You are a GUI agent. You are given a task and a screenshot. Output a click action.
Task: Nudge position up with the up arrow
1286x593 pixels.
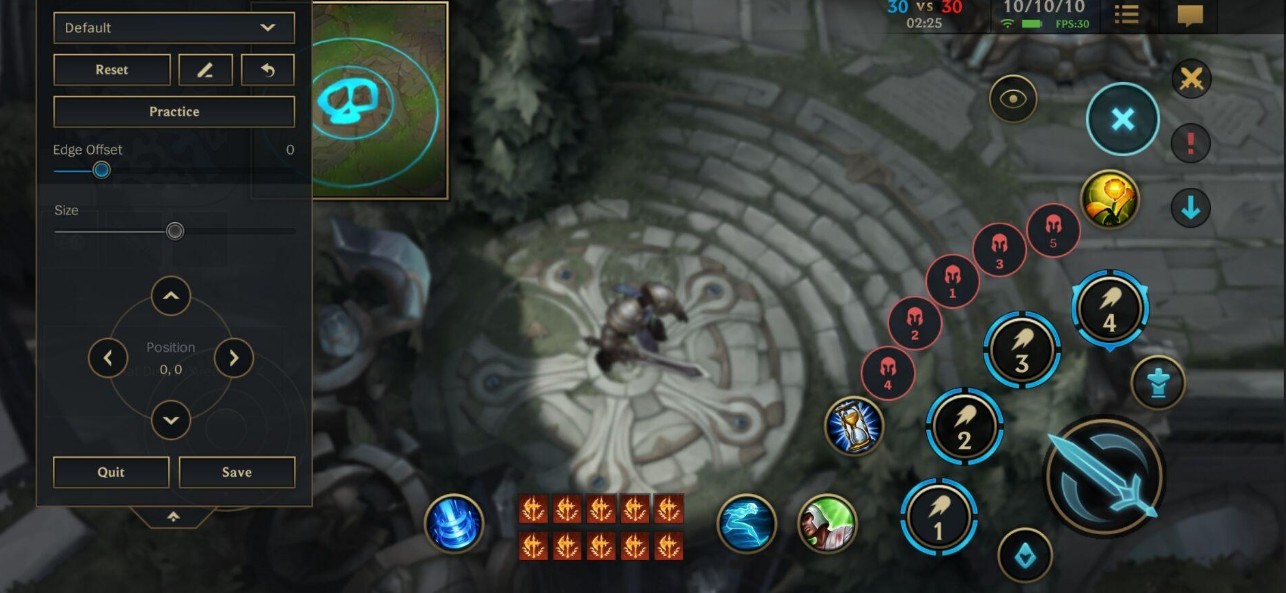tap(171, 296)
